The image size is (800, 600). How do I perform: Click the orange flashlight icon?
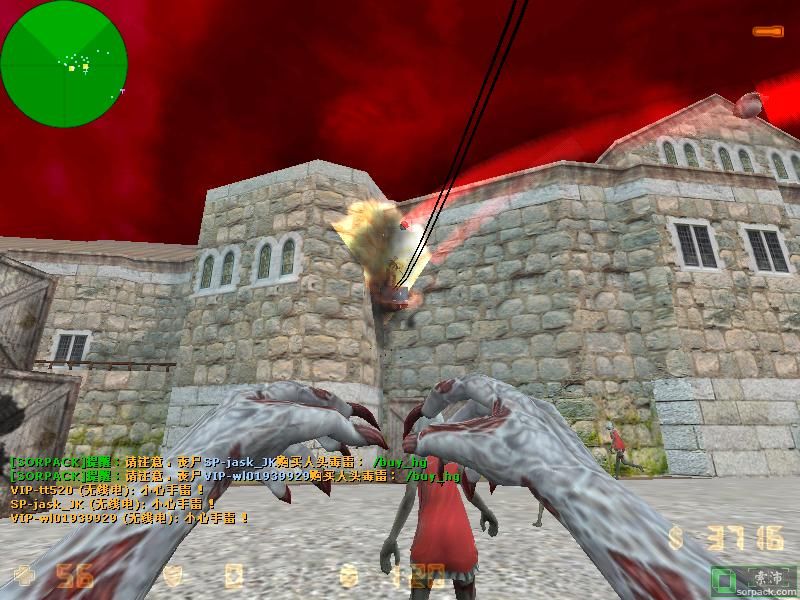pyautogui.click(x=768, y=32)
